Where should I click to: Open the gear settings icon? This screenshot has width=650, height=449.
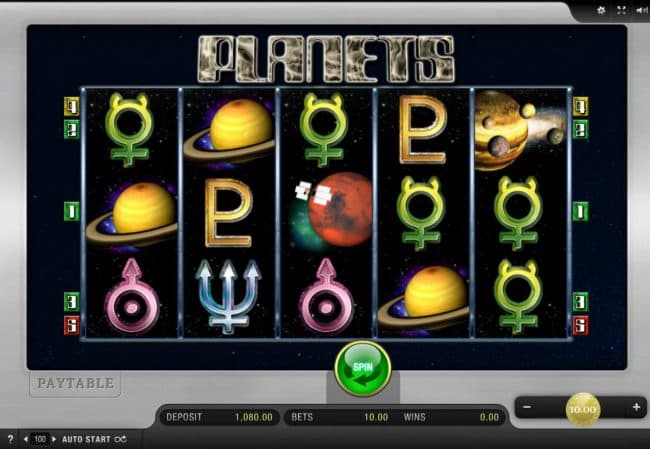pyautogui.click(x=601, y=10)
